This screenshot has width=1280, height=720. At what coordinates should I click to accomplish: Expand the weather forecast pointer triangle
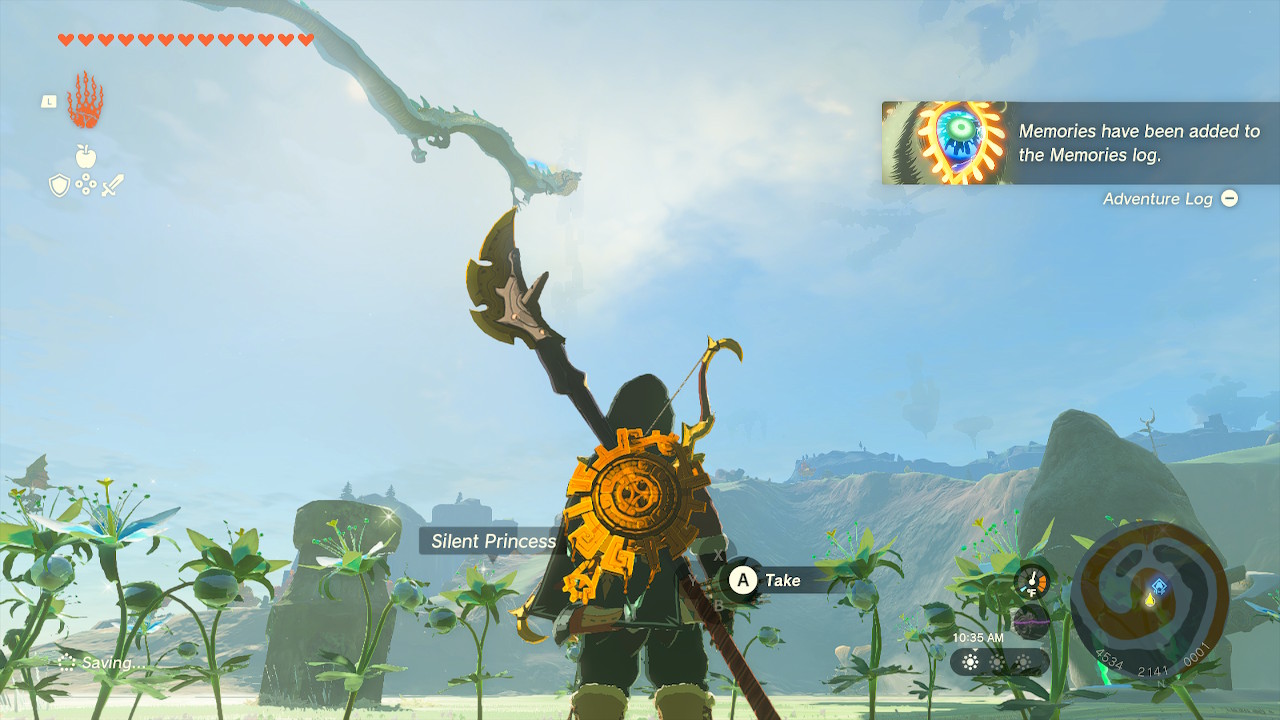tap(974, 650)
